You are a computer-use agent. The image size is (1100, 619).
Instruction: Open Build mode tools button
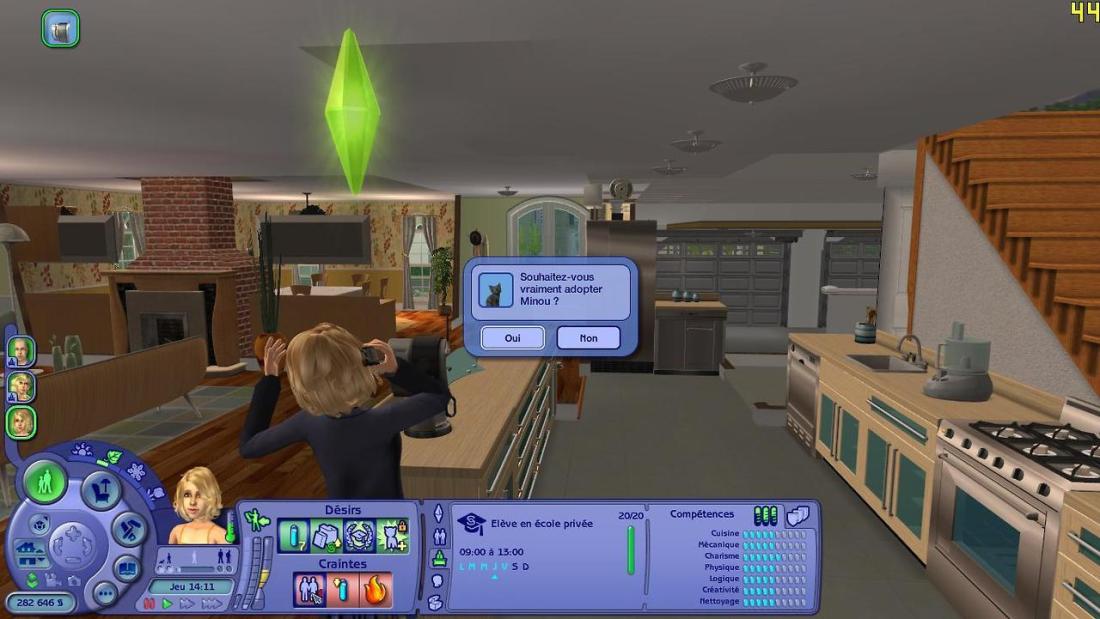[130, 530]
